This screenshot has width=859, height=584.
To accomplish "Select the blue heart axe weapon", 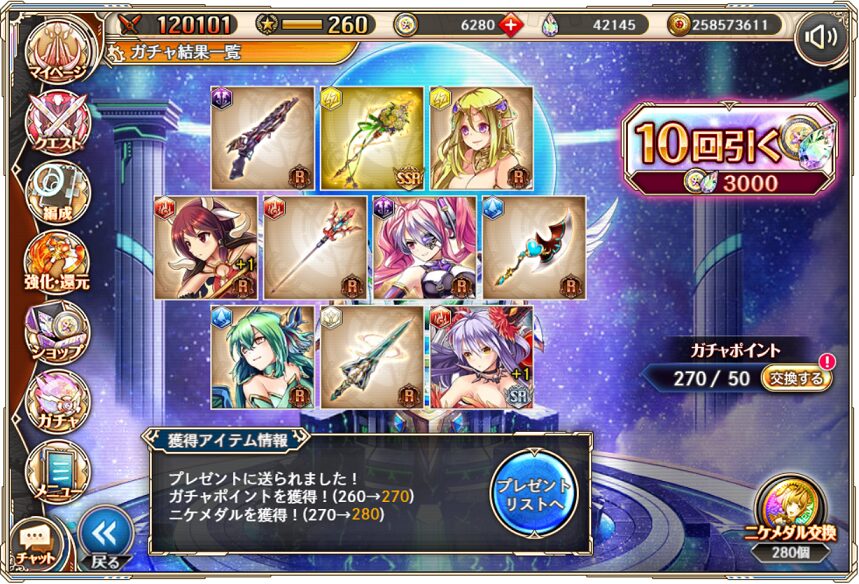I will (x=535, y=248).
